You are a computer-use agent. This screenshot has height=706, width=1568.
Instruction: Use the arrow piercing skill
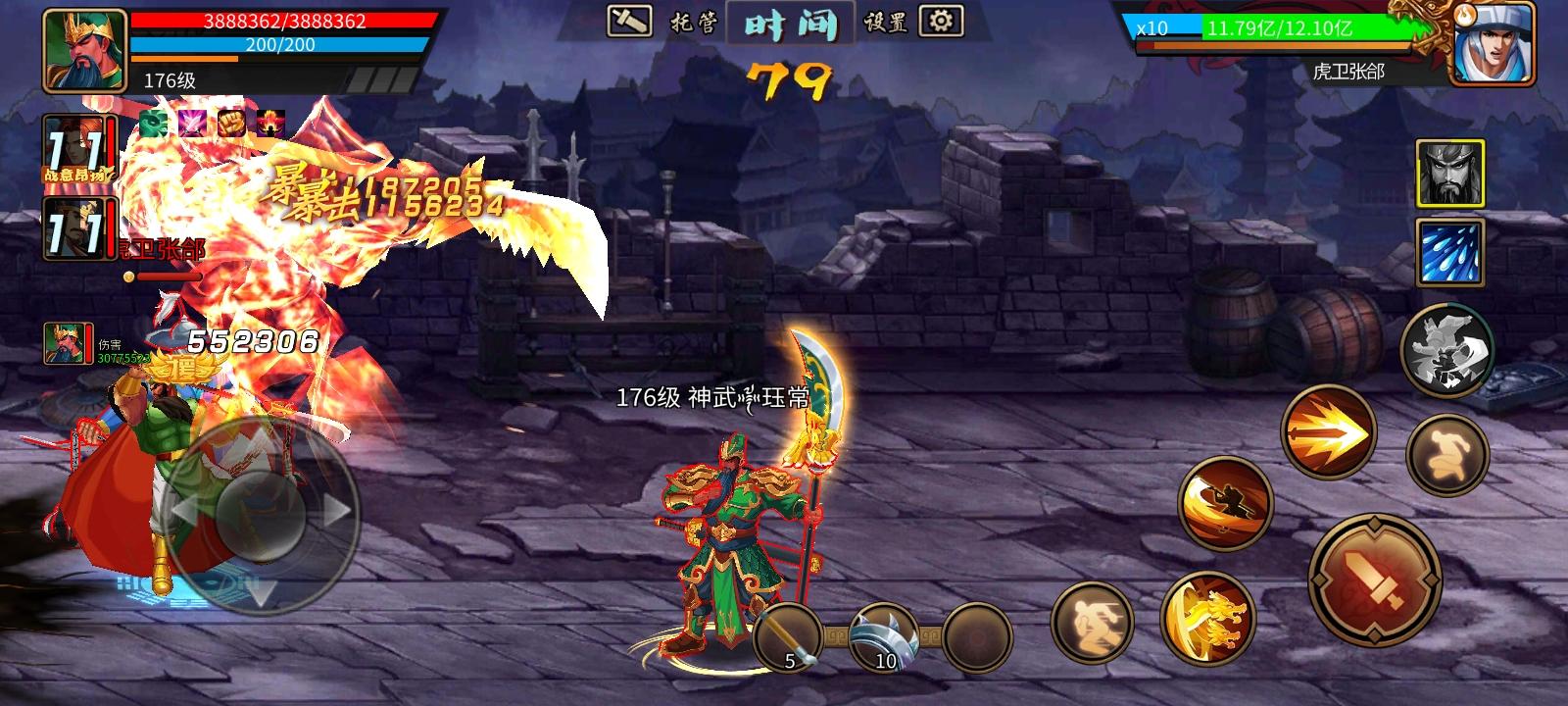pos(1328,431)
